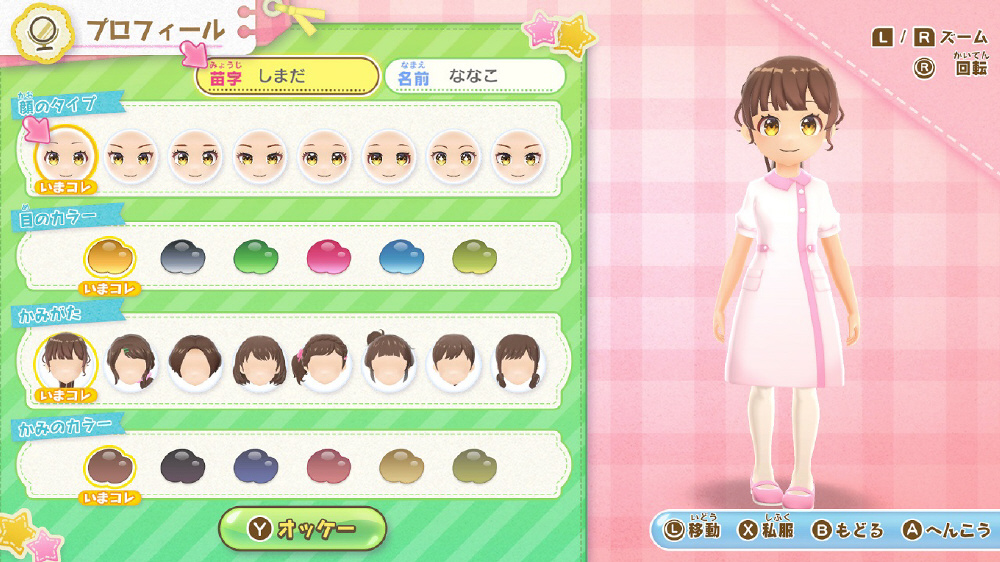Pick the olive eye color

(x=475, y=257)
